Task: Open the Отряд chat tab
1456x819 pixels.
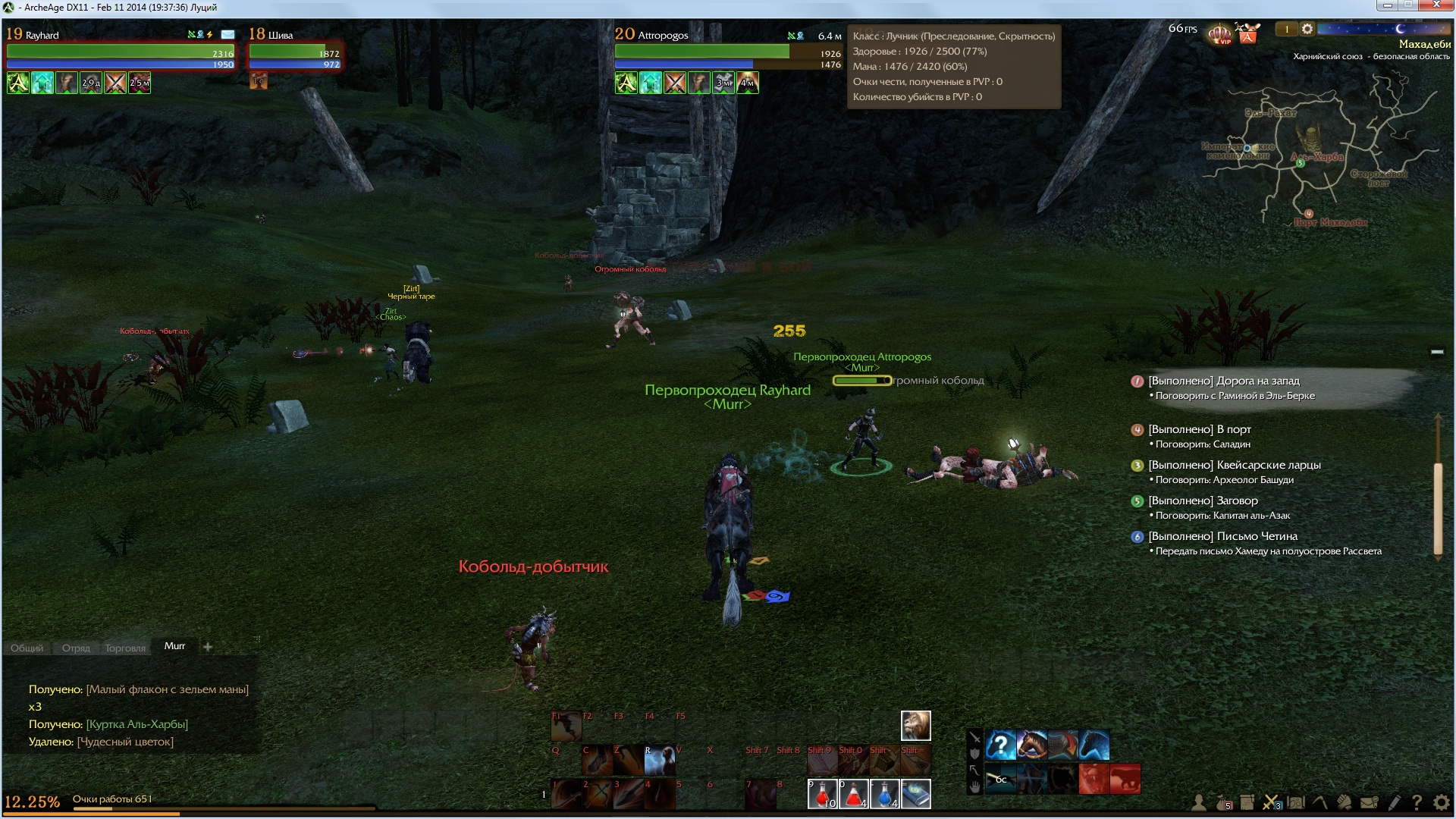Action: [76, 648]
